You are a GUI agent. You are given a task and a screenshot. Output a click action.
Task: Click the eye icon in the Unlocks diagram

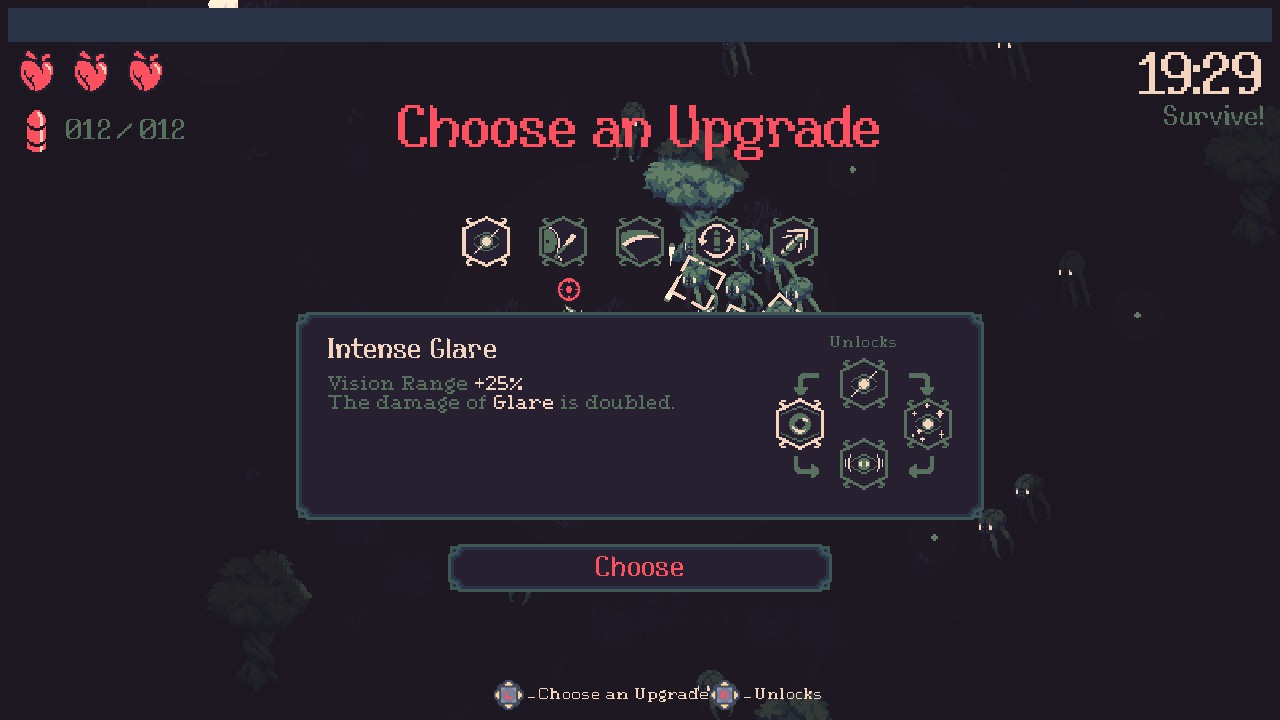tap(799, 423)
